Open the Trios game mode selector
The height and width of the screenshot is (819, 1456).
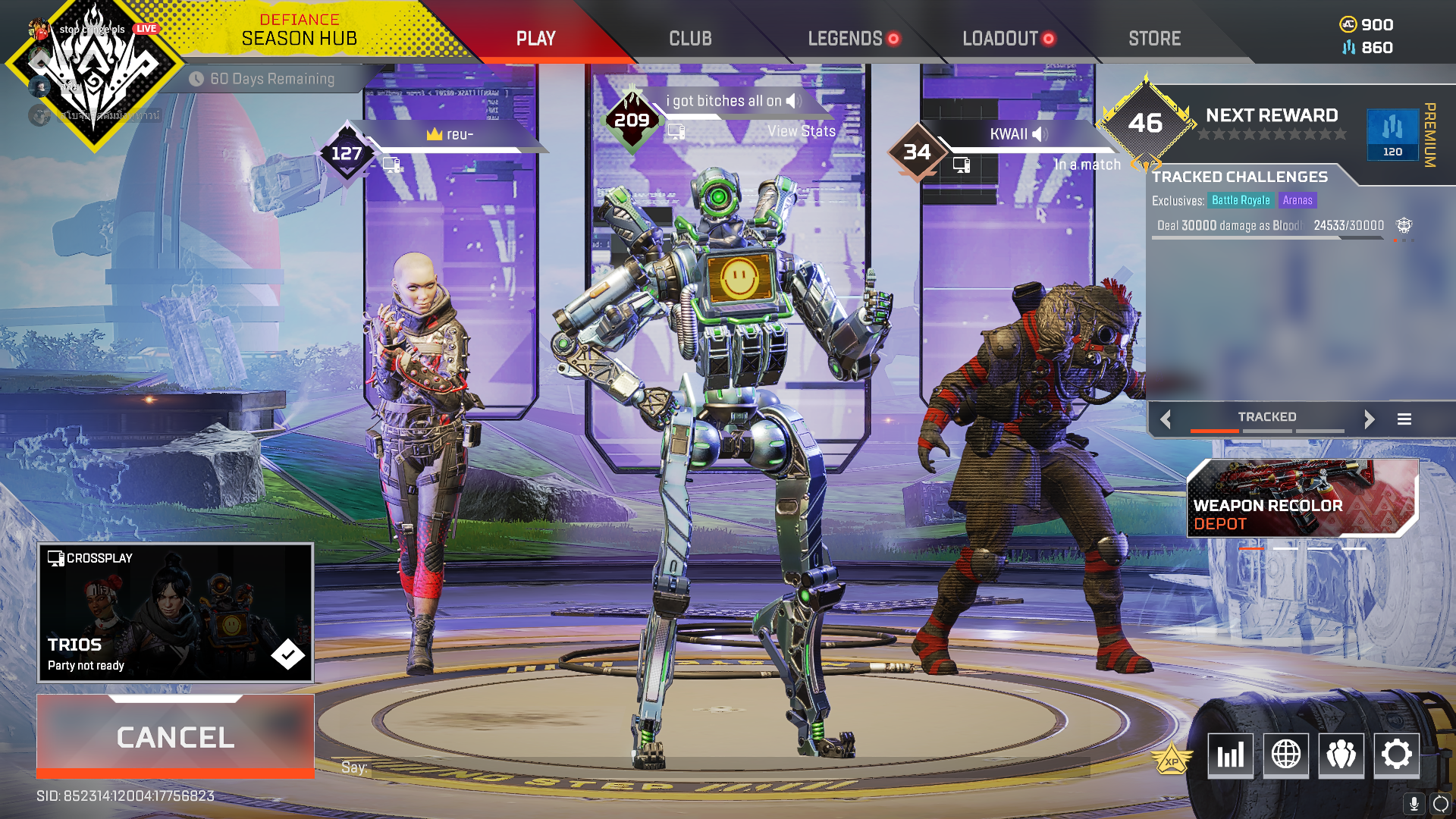tap(175, 613)
